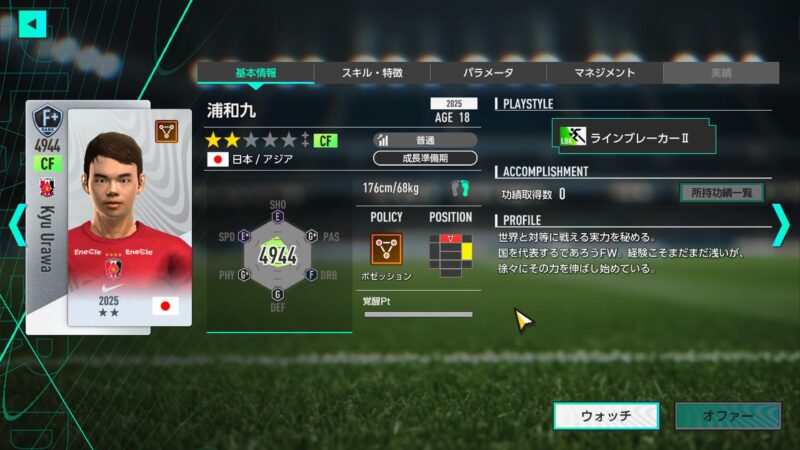Open the 基本情報 tab
This screenshot has width=800, height=450.
pos(255,73)
